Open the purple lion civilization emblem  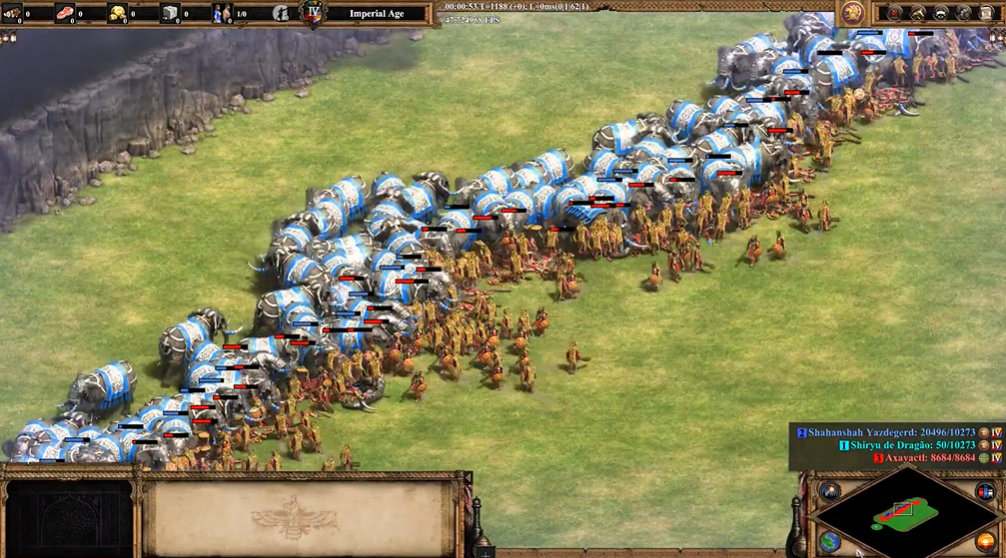click(853, 13)
